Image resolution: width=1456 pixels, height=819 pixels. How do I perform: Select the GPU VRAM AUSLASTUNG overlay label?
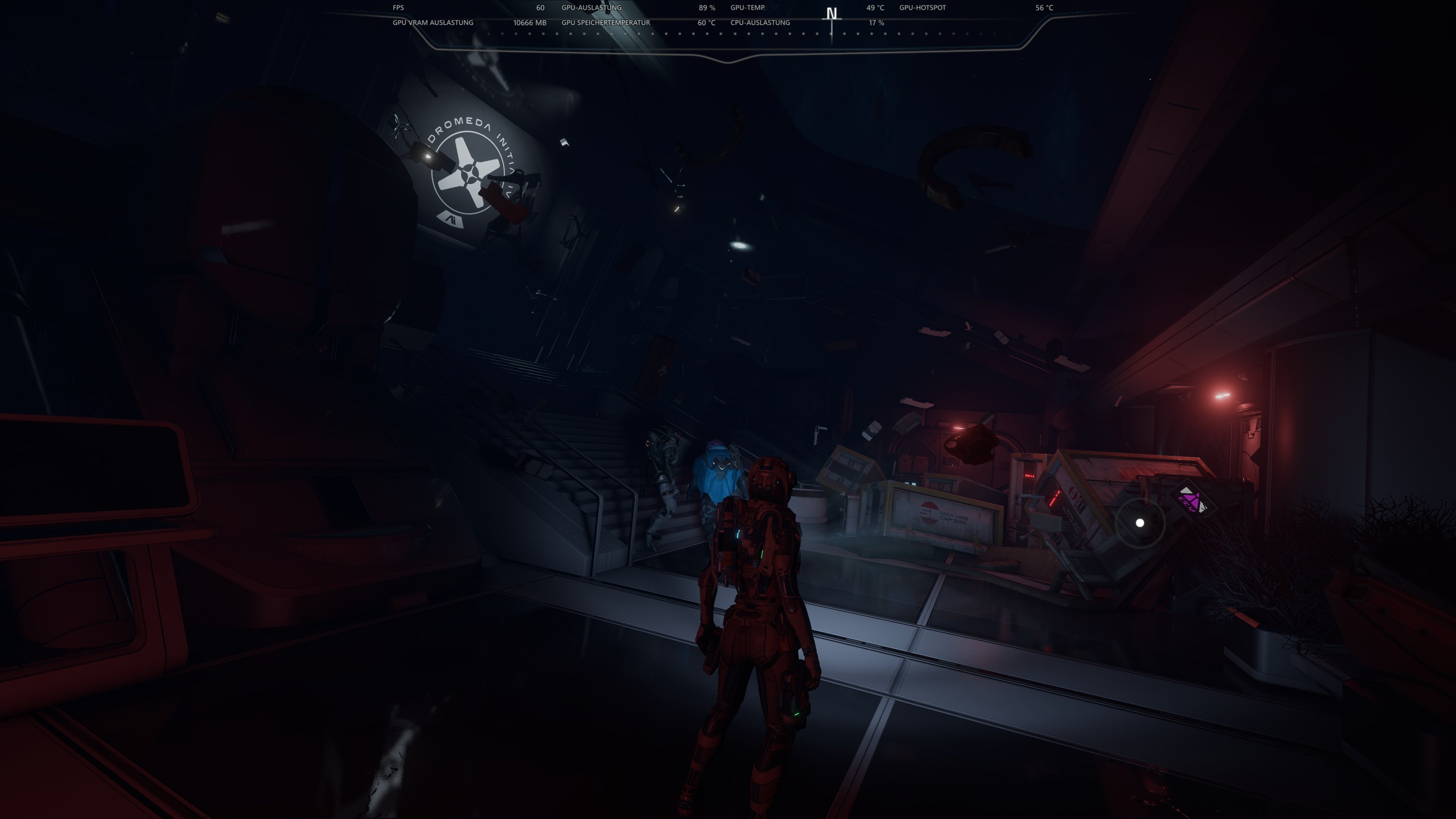[x=433, y=23]
